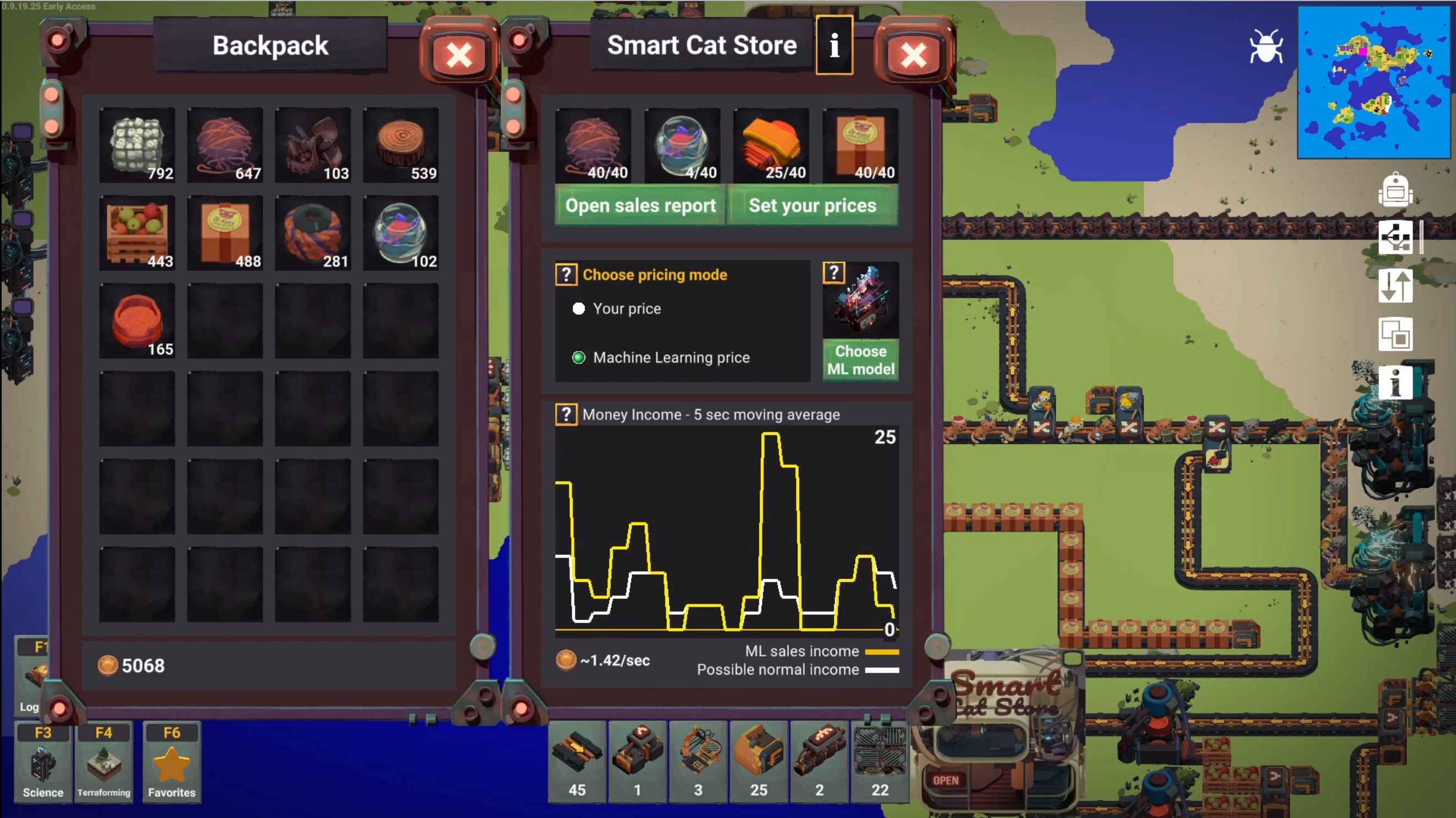
Task: Select the red cat bowl stack
Action: (137, 321)
